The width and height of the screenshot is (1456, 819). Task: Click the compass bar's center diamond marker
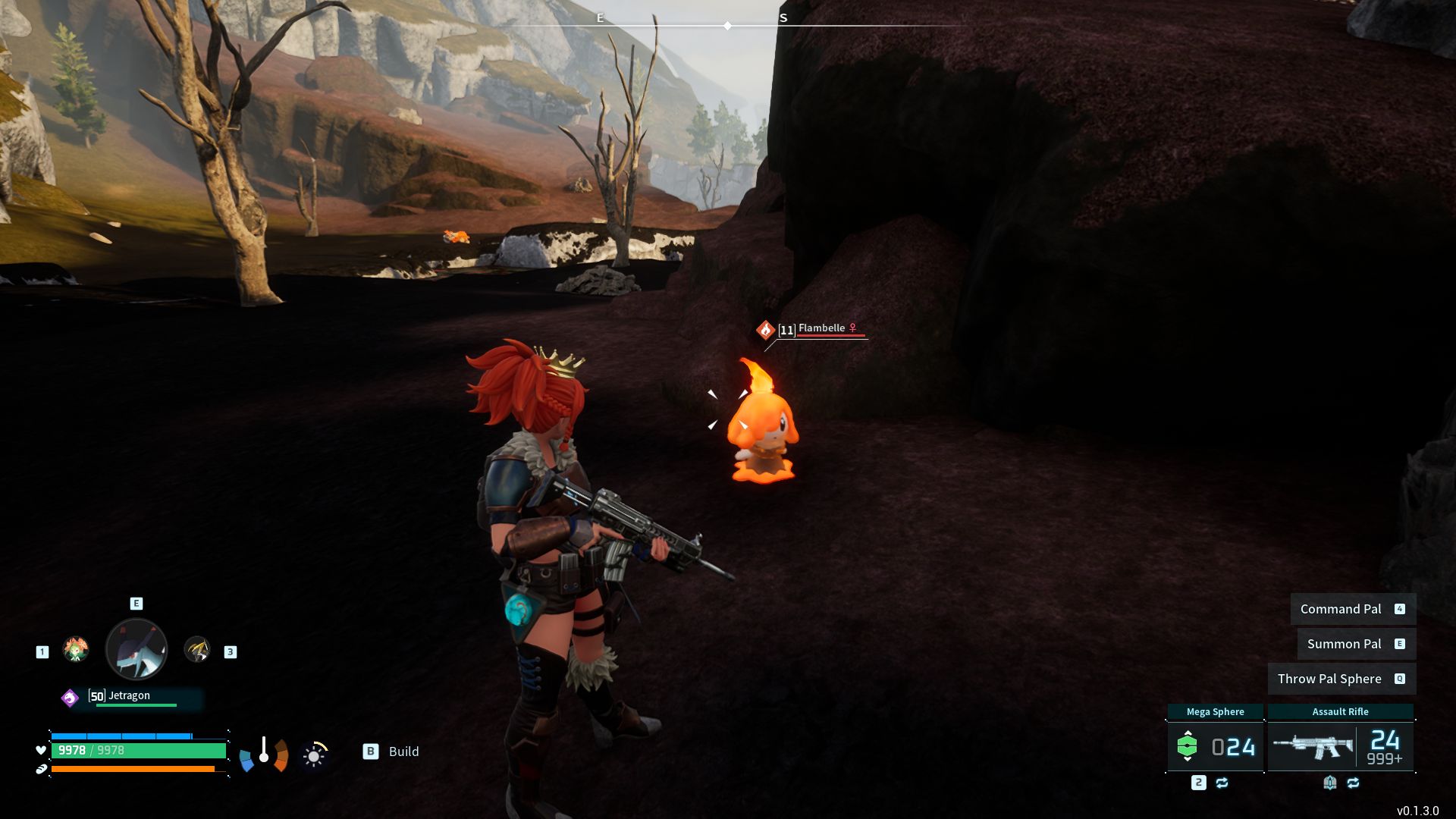pyautogui.click(x=727, y=26)
